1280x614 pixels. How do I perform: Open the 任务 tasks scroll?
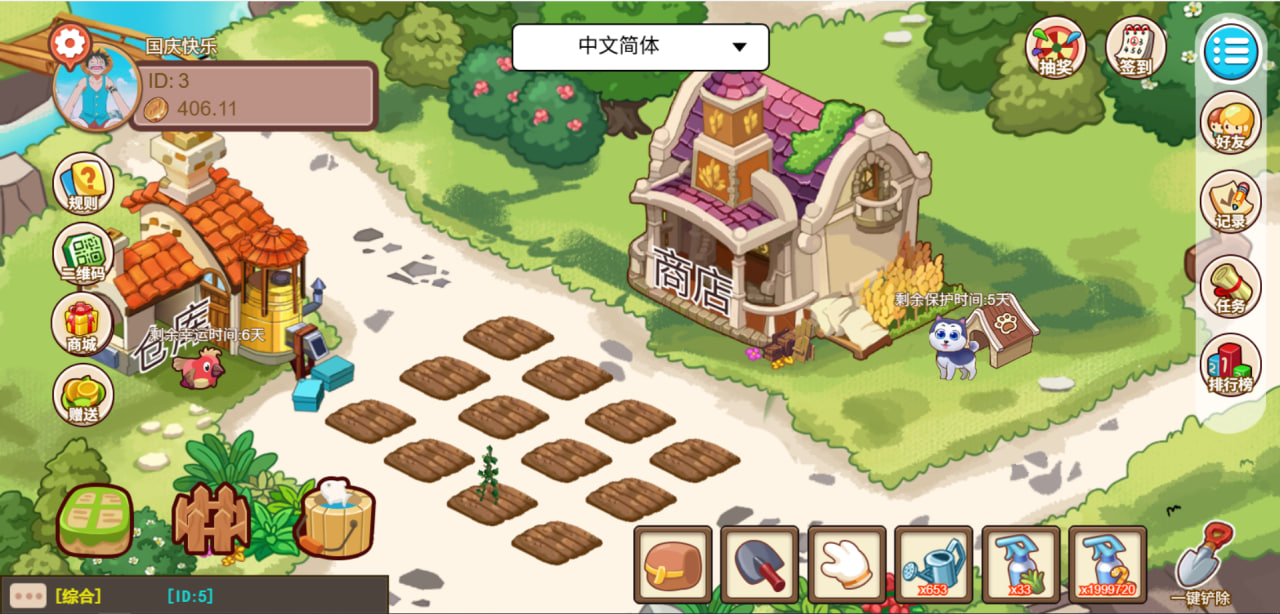[x=1230, y=286]
